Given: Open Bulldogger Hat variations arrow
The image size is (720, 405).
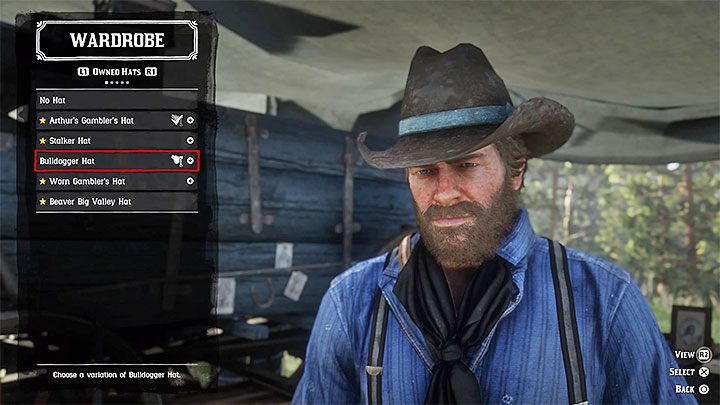Looking at the screenshot, I should 190,161.
